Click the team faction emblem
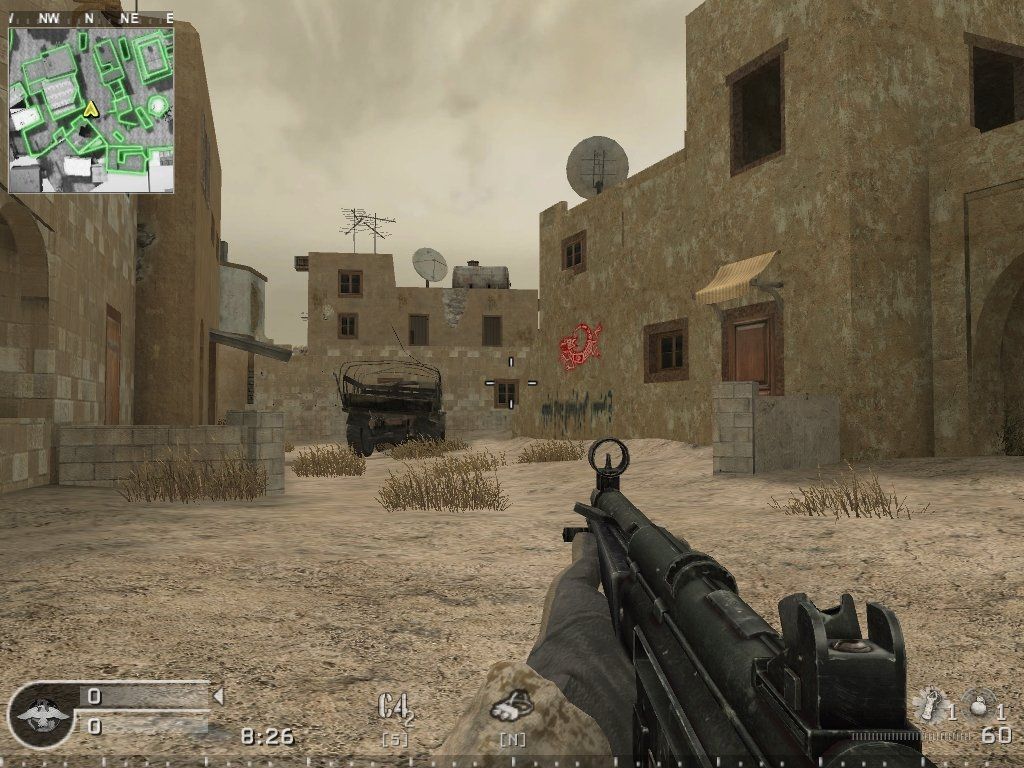This screenshot has height=768, width=1024. click(40, 714)
